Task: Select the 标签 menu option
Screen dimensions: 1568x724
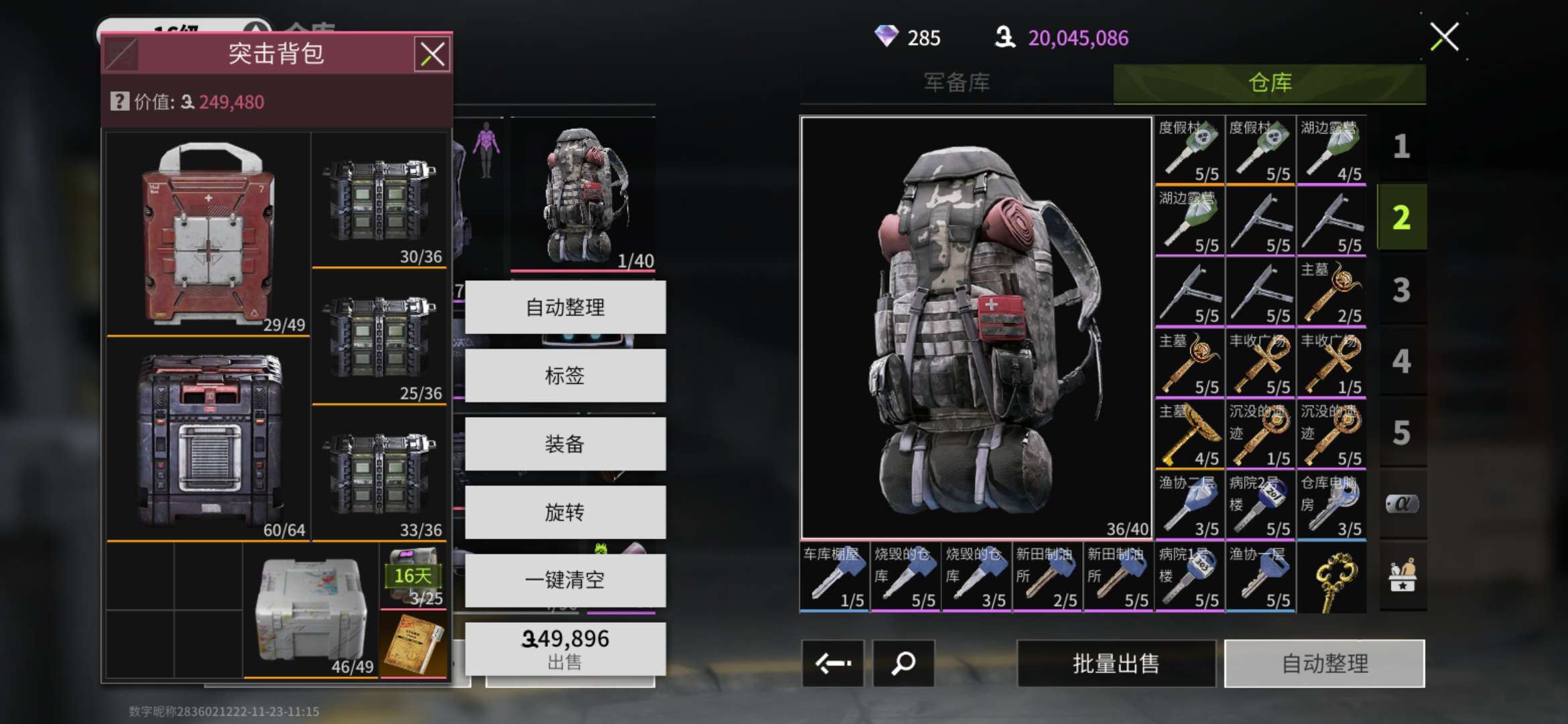Action: [565, 375]
